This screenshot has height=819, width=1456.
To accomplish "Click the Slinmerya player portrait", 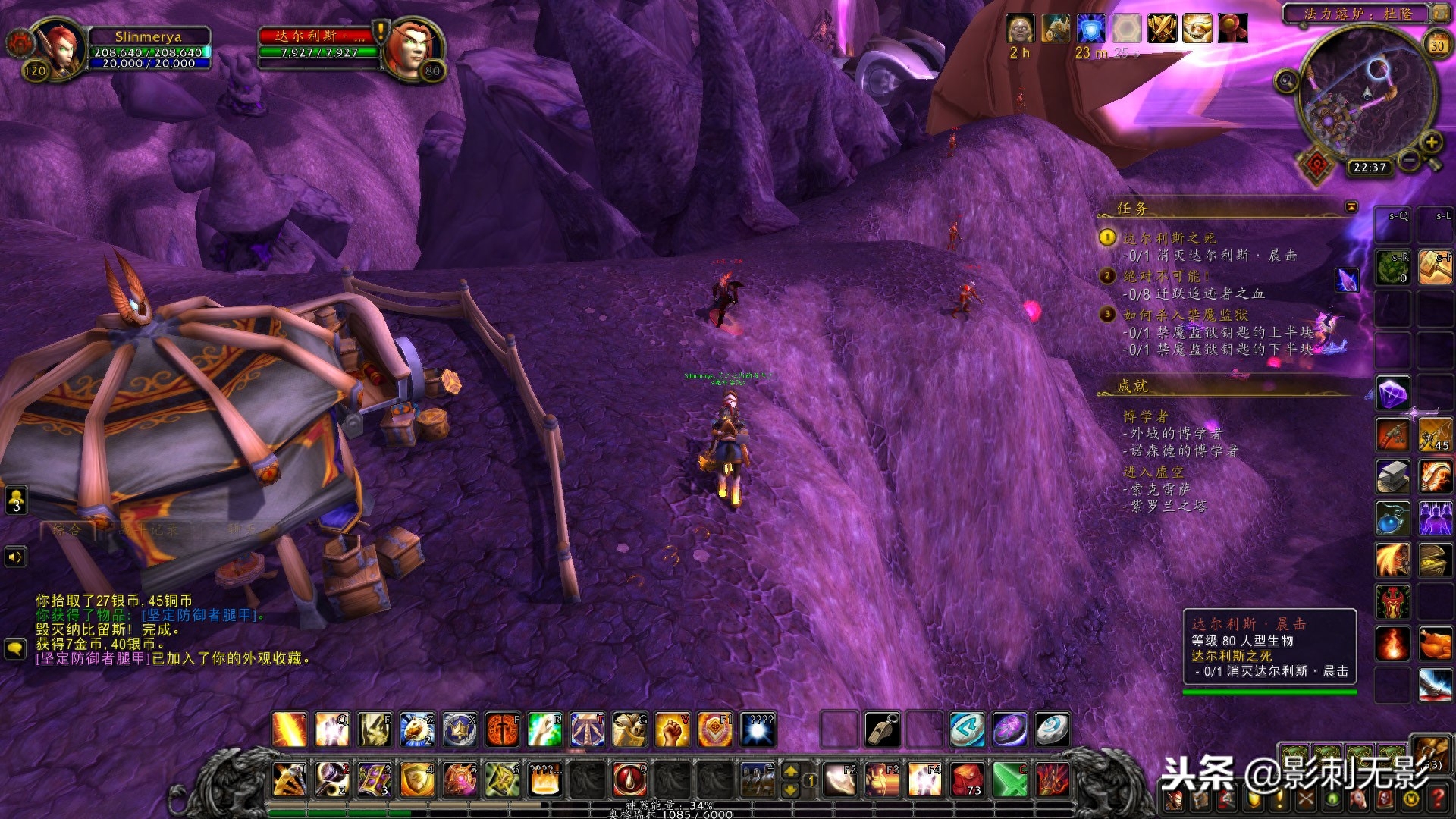I will pyautogui.click(x=58, y=48).
